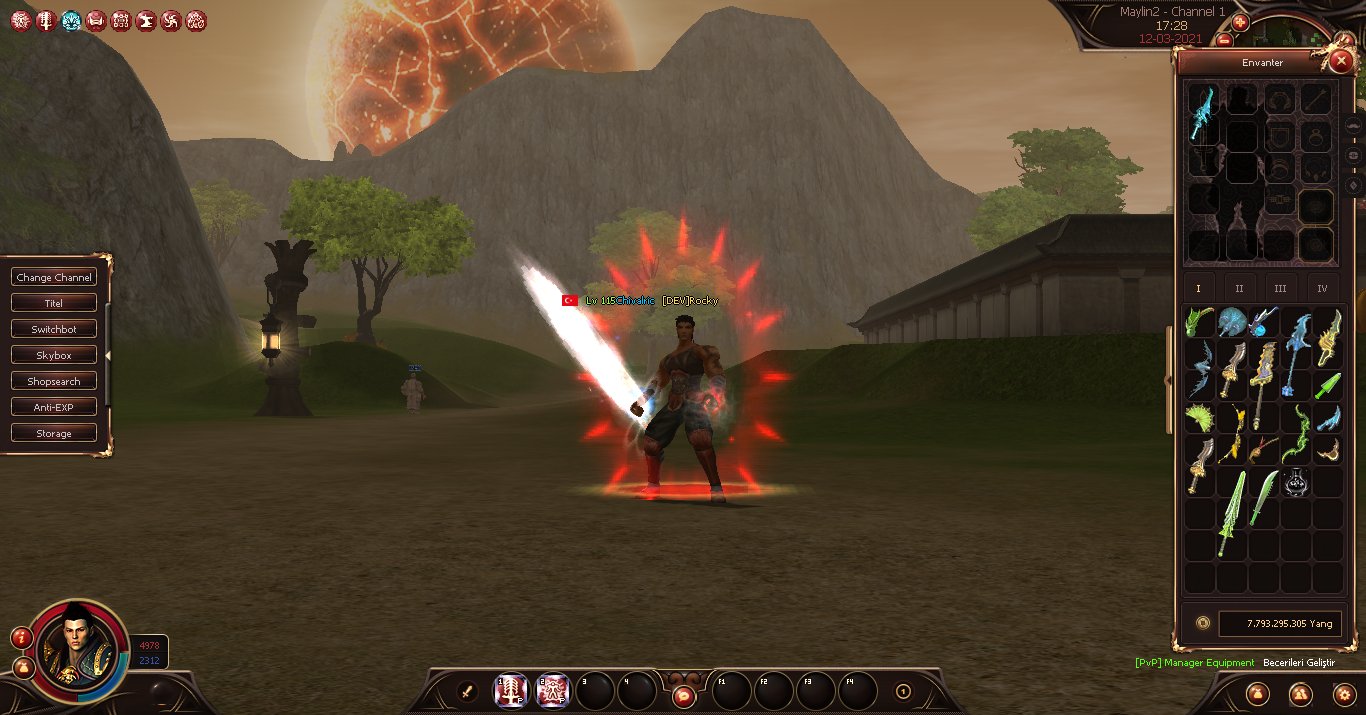
Task: Open the gear settings button
Action: tap(1343, 693)
